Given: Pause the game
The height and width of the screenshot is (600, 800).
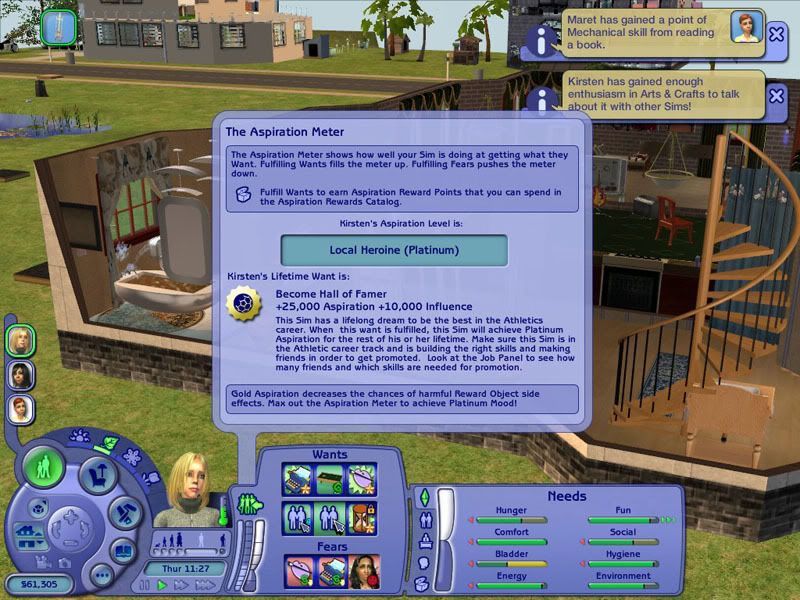Looking at the screenshot, I should click(x=146, y=584).
